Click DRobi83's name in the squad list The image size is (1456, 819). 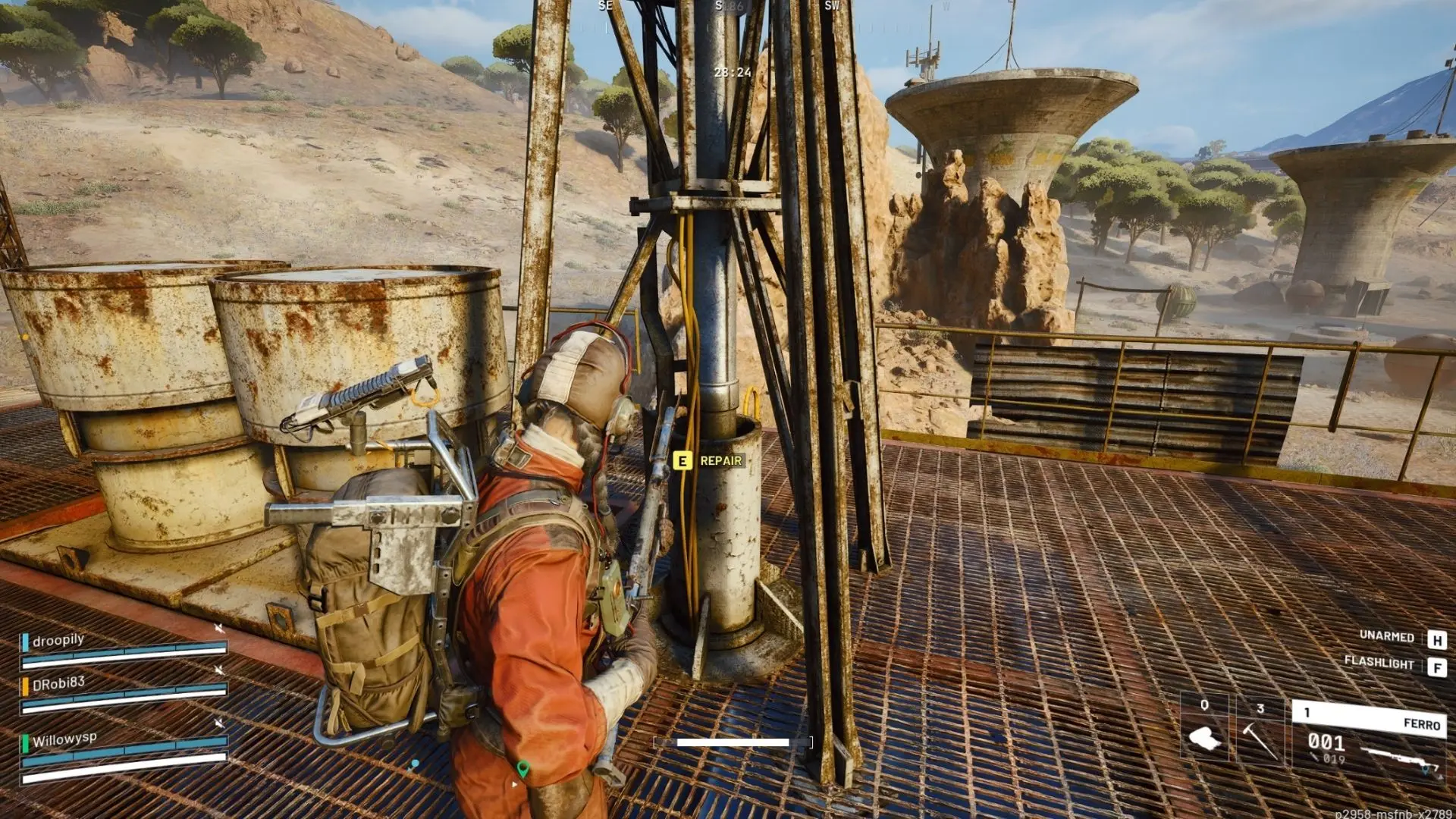pos(58,683)
